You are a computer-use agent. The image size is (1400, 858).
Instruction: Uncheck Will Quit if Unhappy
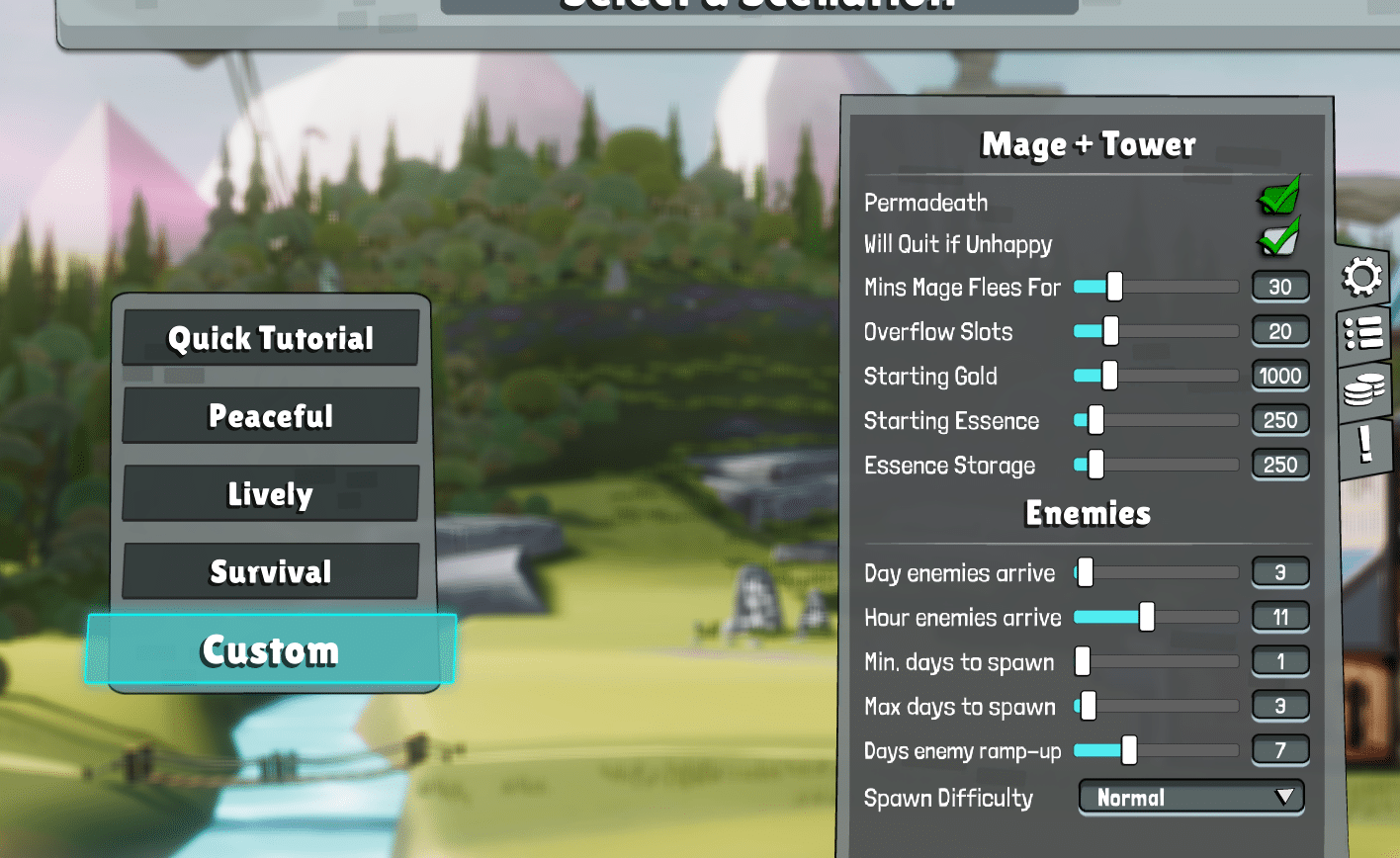[1278, 240]
